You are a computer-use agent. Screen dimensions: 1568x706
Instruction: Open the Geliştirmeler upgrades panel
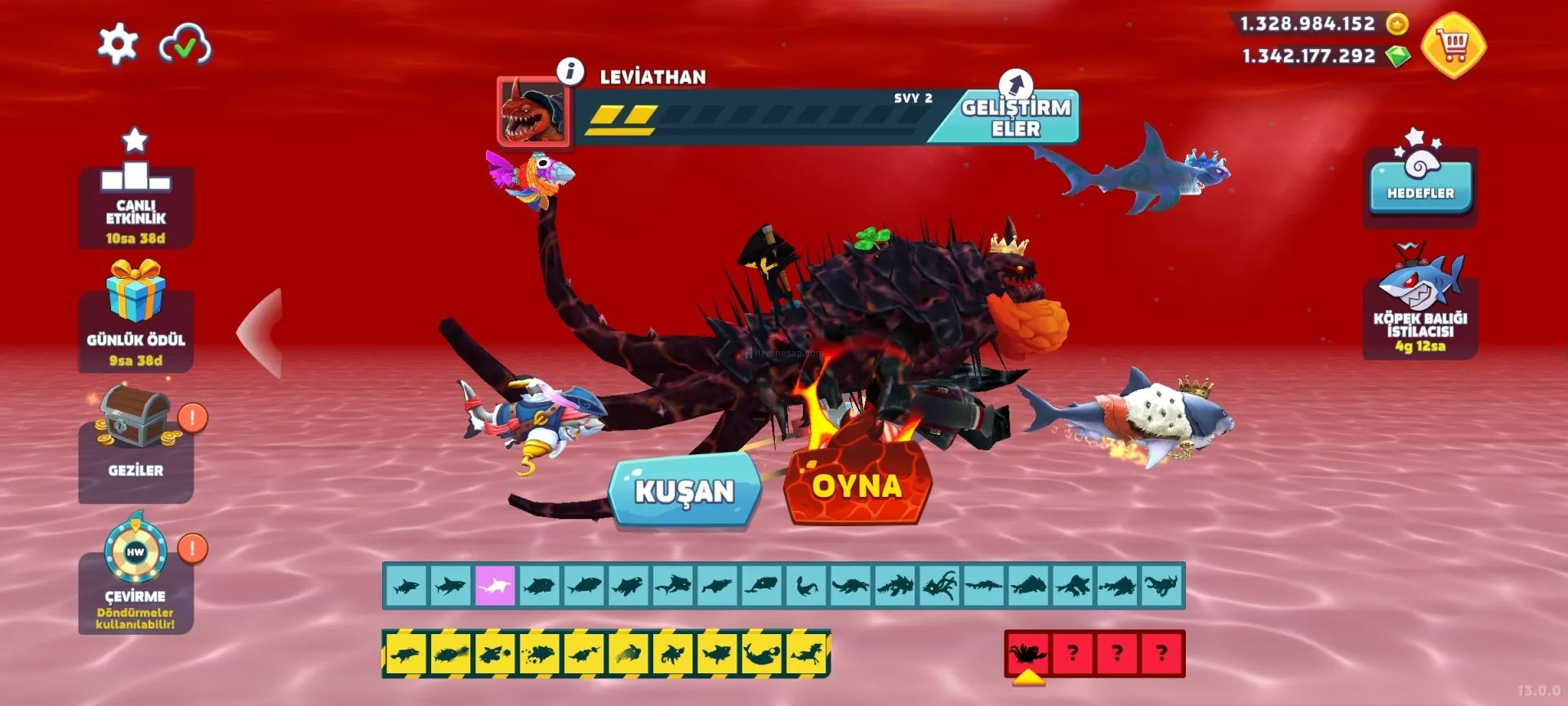pos(1015,117)
